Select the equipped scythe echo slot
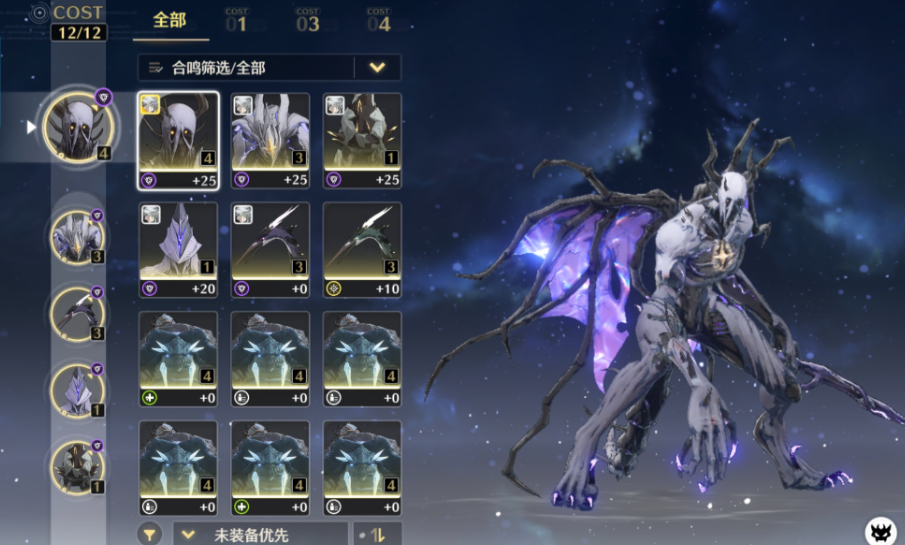 (77, 313)
